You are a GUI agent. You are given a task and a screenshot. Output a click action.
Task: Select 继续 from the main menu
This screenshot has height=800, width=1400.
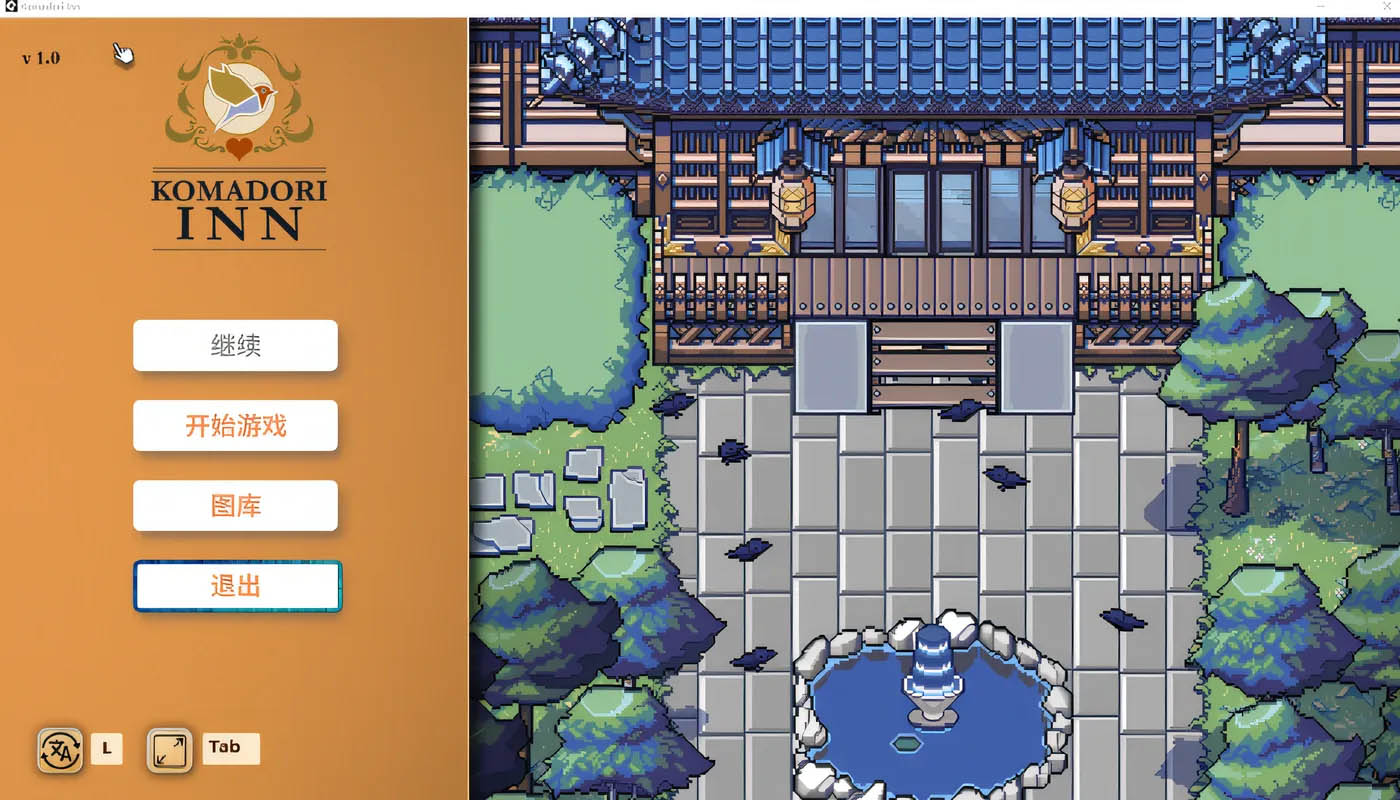pyautogui.click(x=235, y=345)
